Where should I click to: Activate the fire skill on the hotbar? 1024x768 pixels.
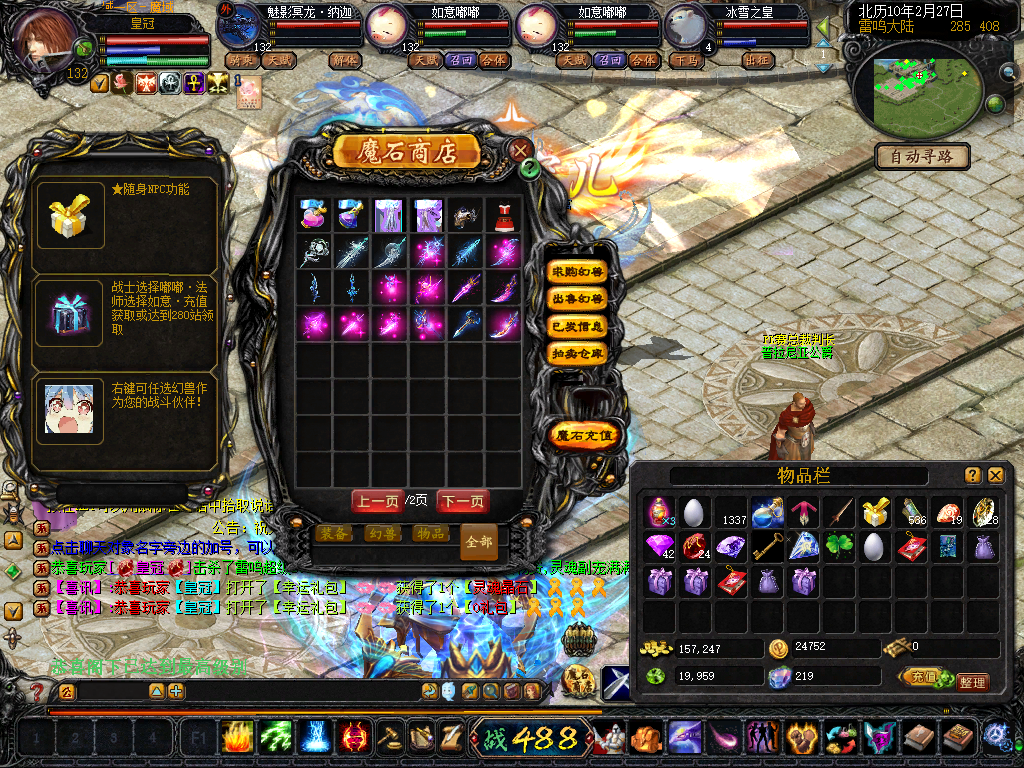pyautogui.click(x=237, y=738)
